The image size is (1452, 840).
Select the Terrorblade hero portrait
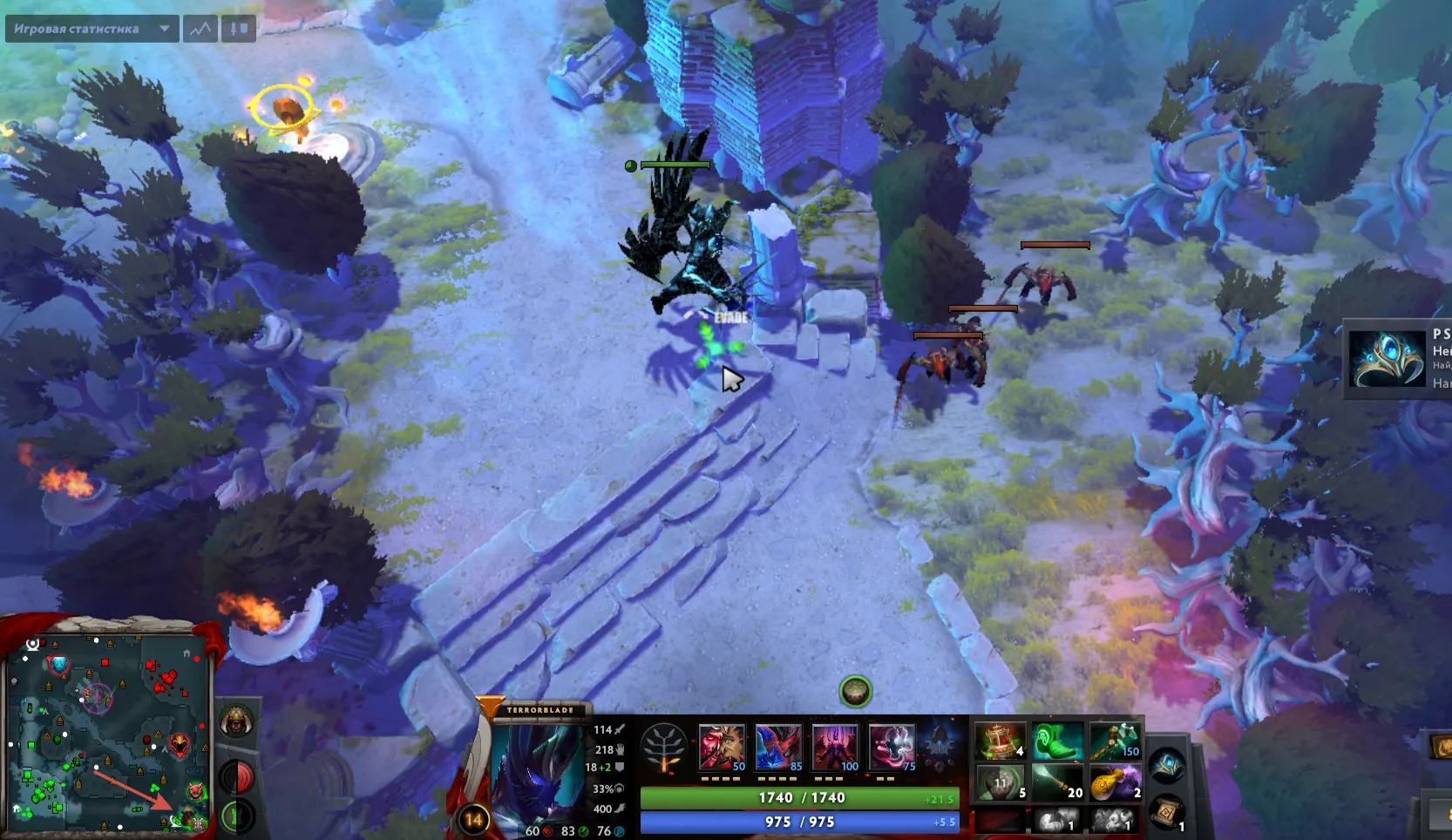537,769
